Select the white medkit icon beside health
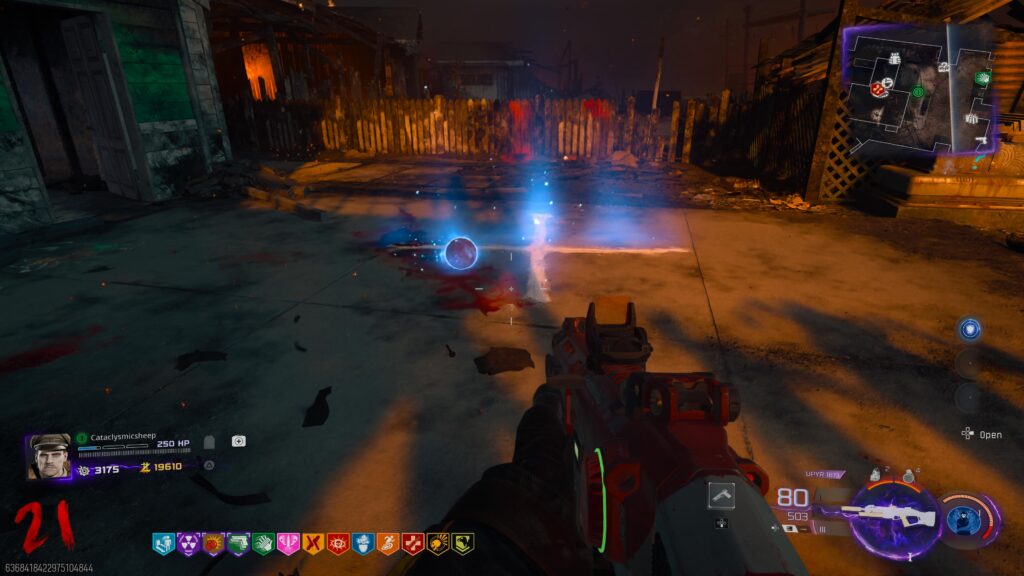The image size is (1024, 576). point(238,441)
